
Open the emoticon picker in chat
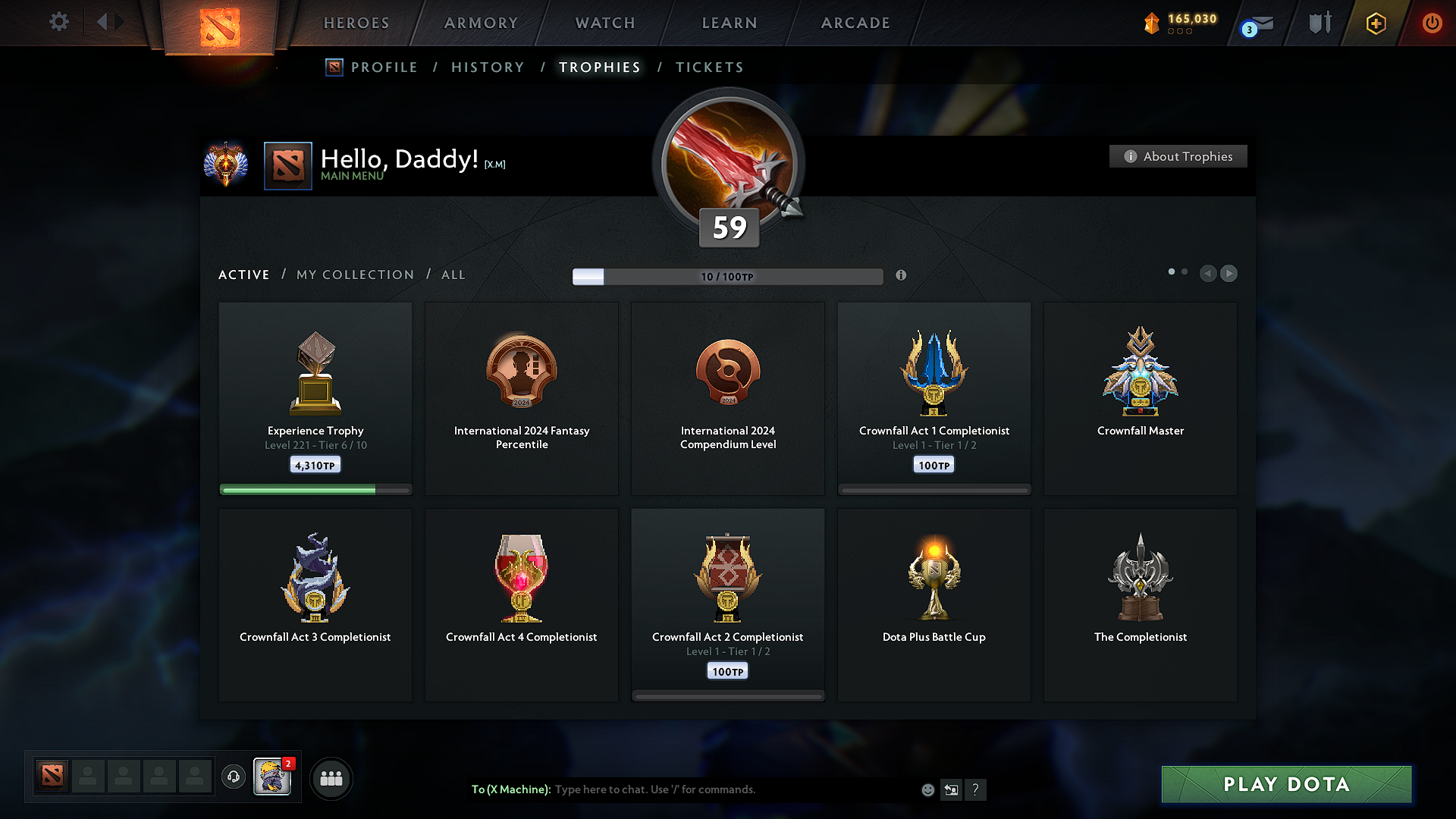928,789
